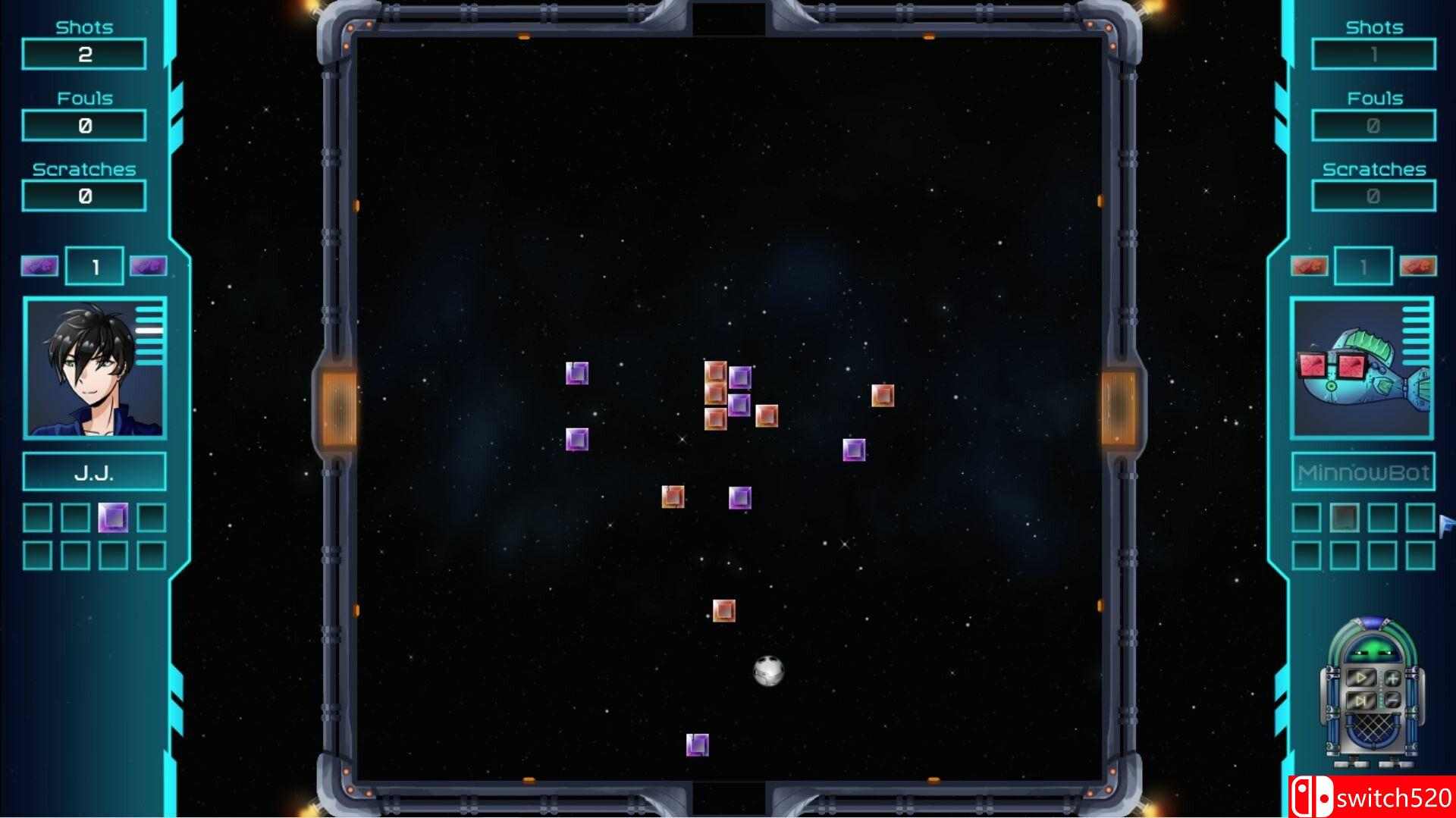Click the turn indicator showing 1 above J.J.
Image resolution: width=1456 pixels, height=818 pixels.
click(x=94, y=265)
